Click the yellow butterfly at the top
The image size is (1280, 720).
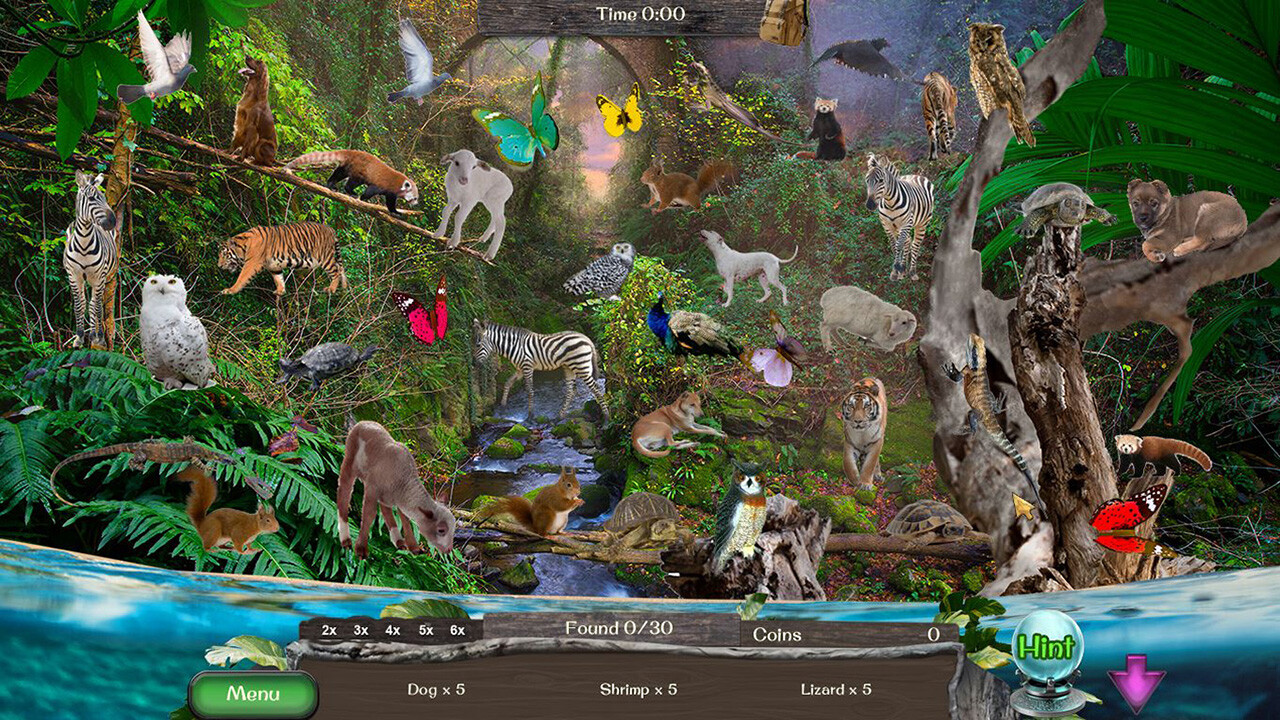622,110
